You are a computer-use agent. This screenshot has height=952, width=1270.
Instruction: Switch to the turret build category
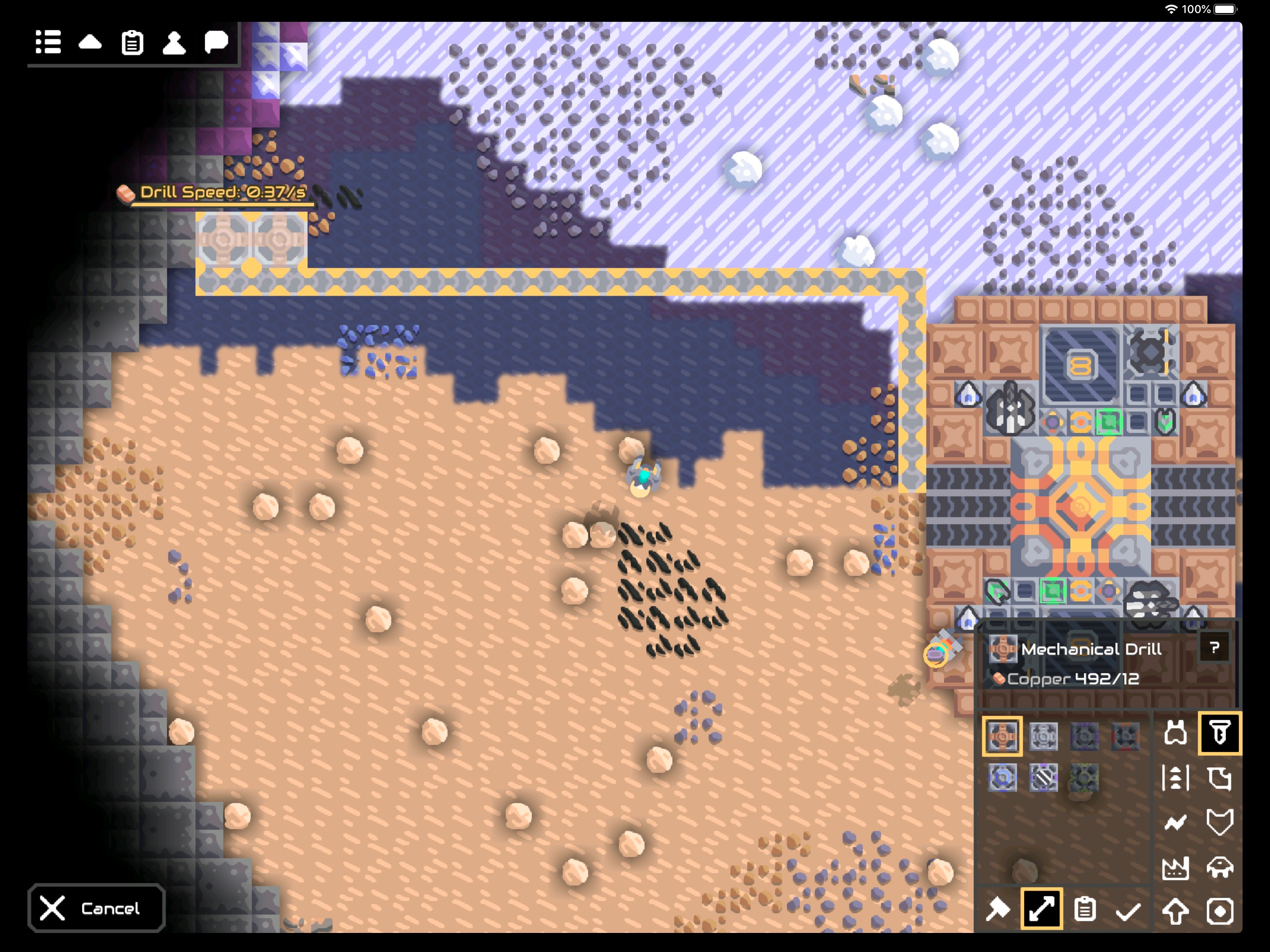pos(1175,733)
